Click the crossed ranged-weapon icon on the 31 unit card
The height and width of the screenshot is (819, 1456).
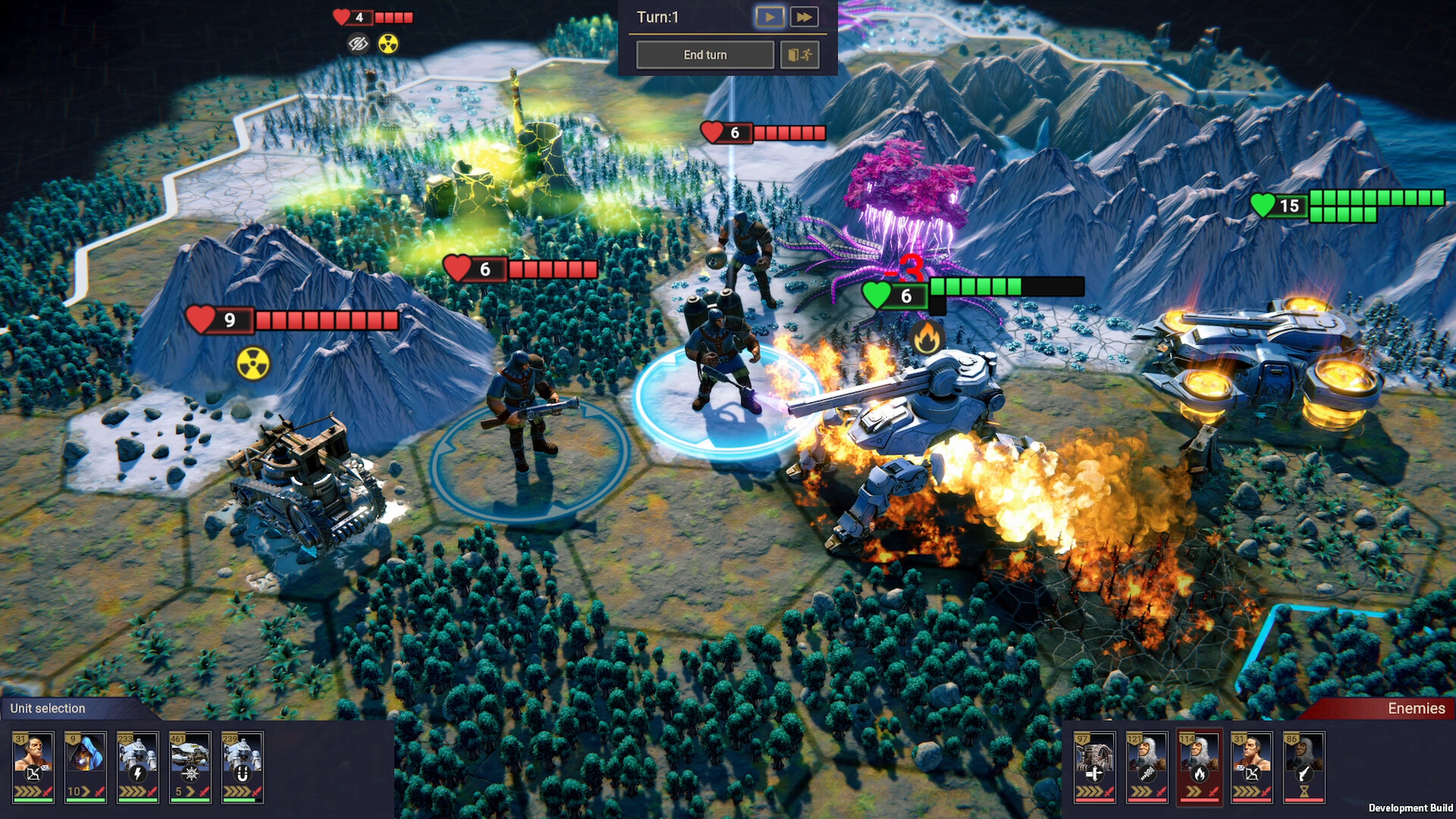33,775
